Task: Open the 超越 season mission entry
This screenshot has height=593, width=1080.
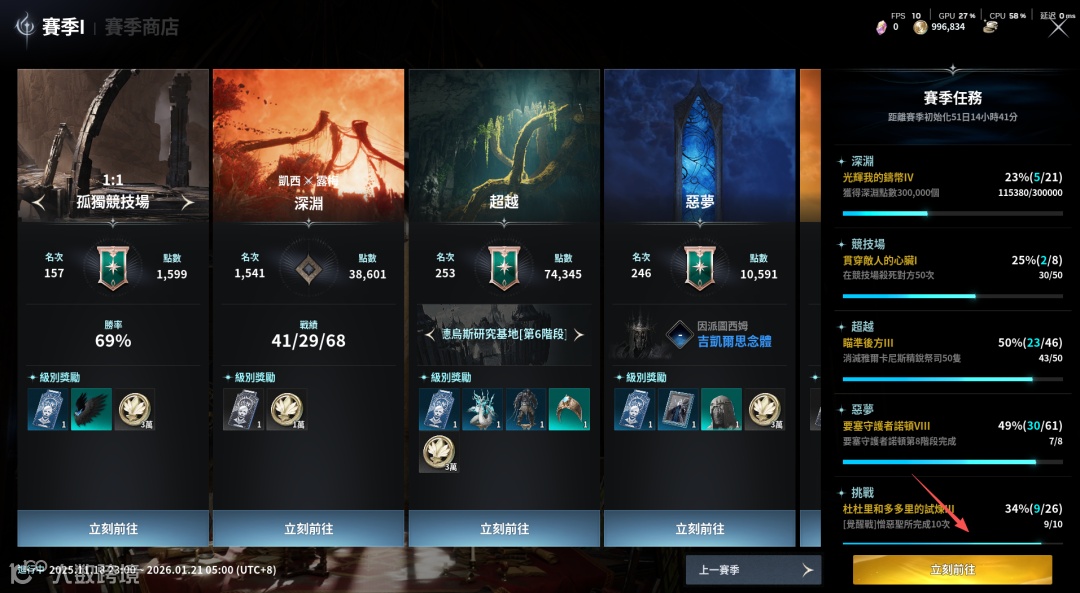Action: [951, 348]
